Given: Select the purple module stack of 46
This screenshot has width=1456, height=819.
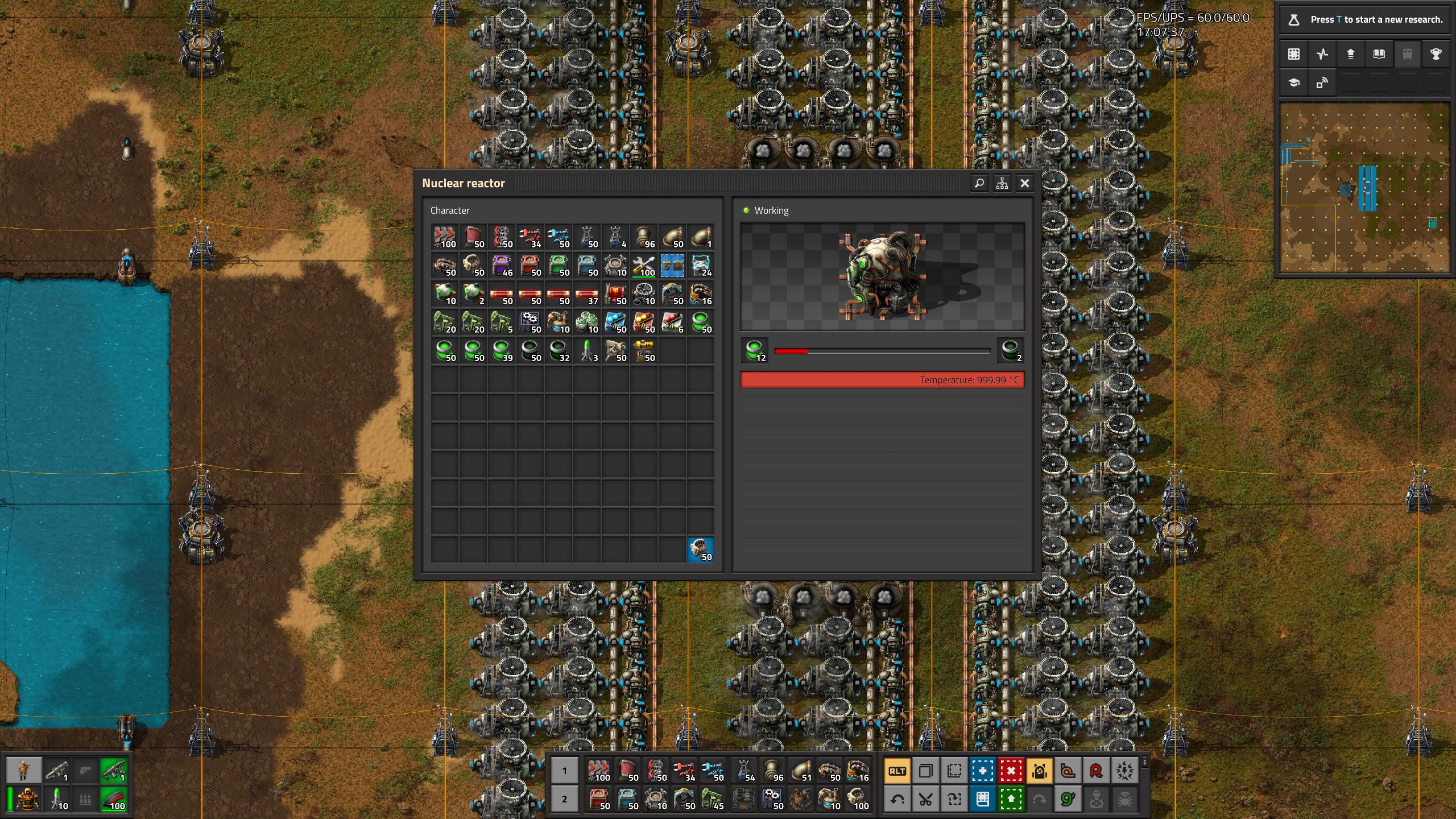Looking at the screenshot, I should pos(502,266).
